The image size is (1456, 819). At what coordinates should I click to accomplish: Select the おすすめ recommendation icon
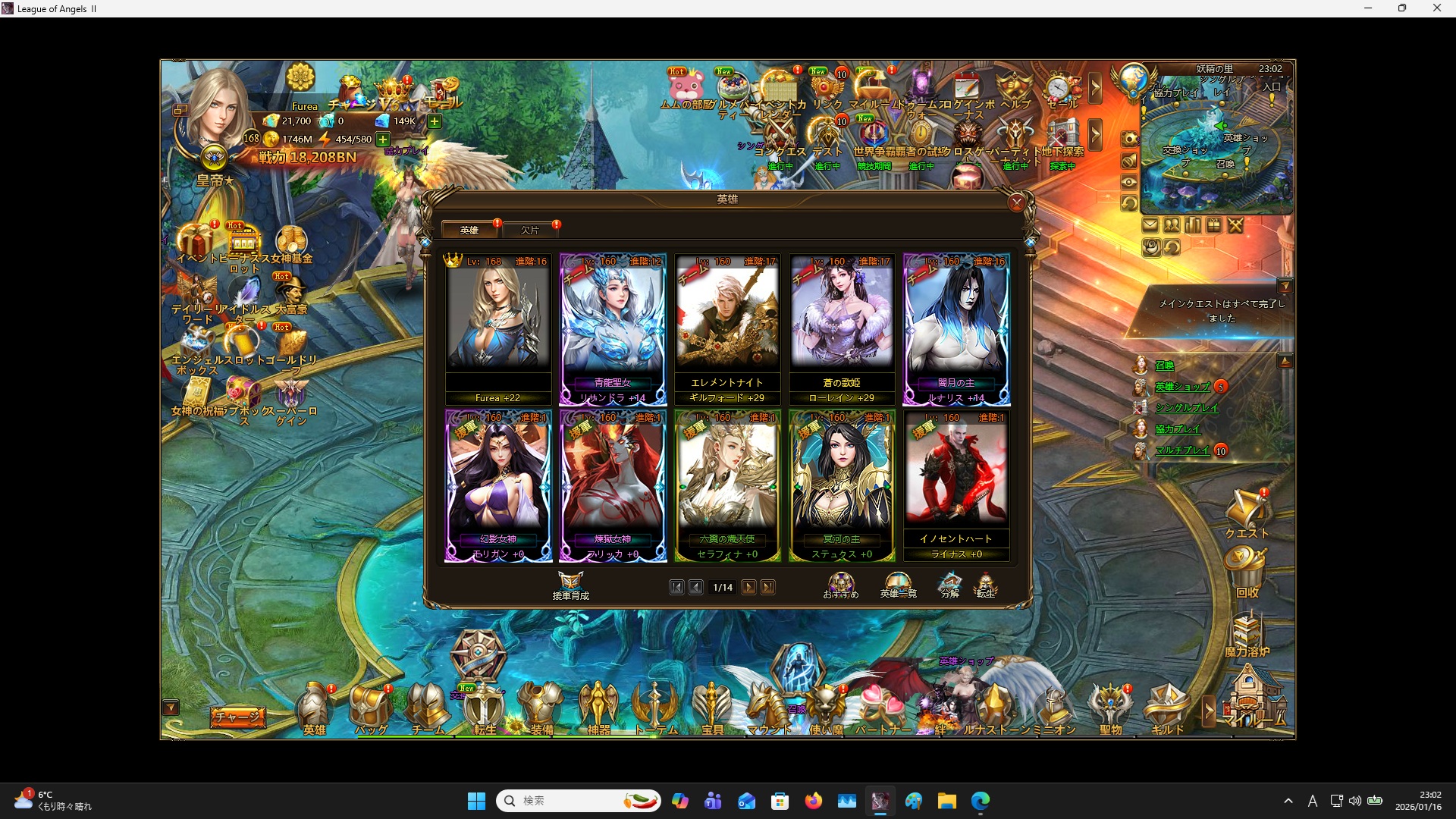point(841,584)
